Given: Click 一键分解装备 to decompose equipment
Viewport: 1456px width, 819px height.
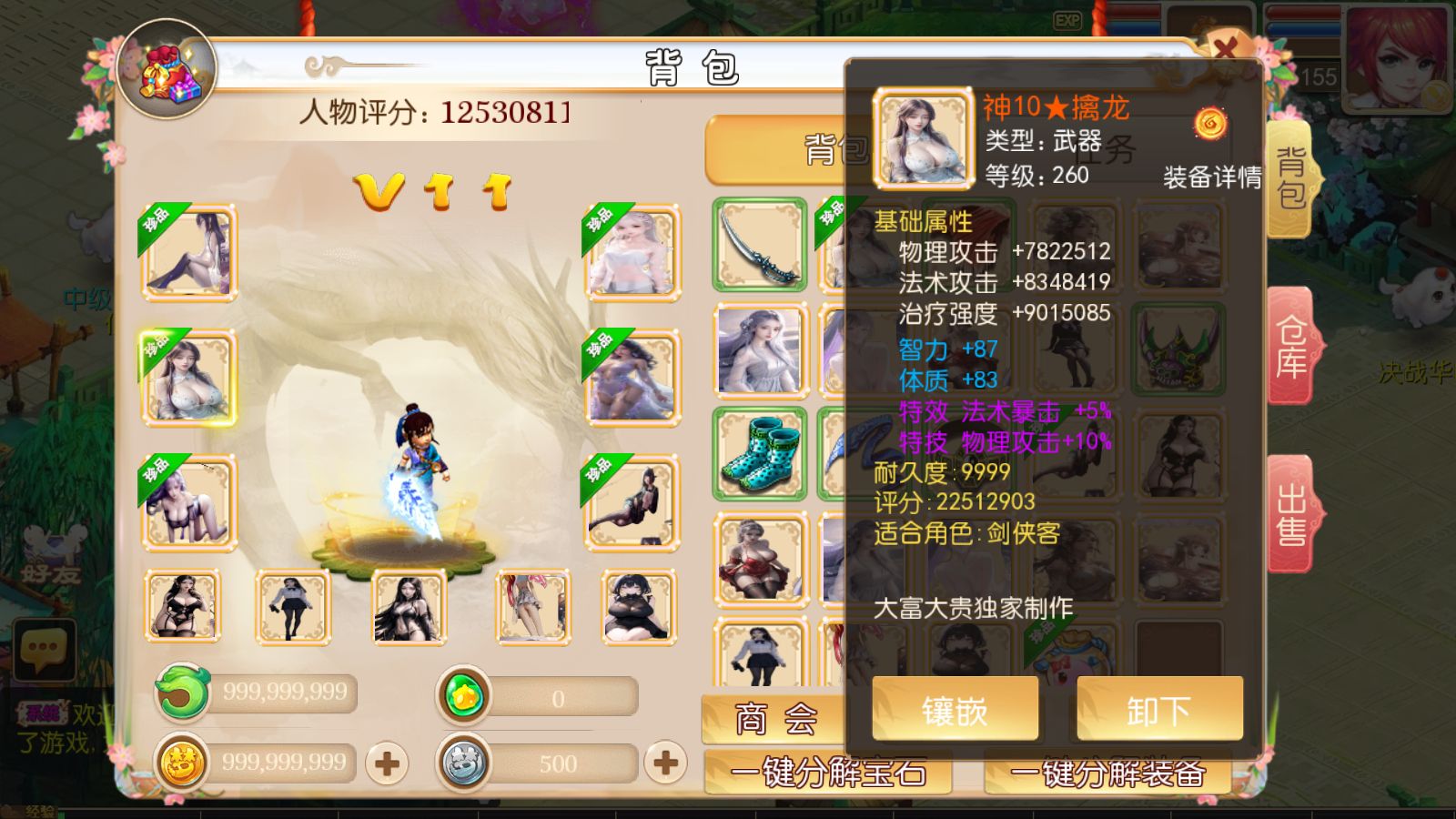Looking at the screenshot, I should [x=1110, y=773].
